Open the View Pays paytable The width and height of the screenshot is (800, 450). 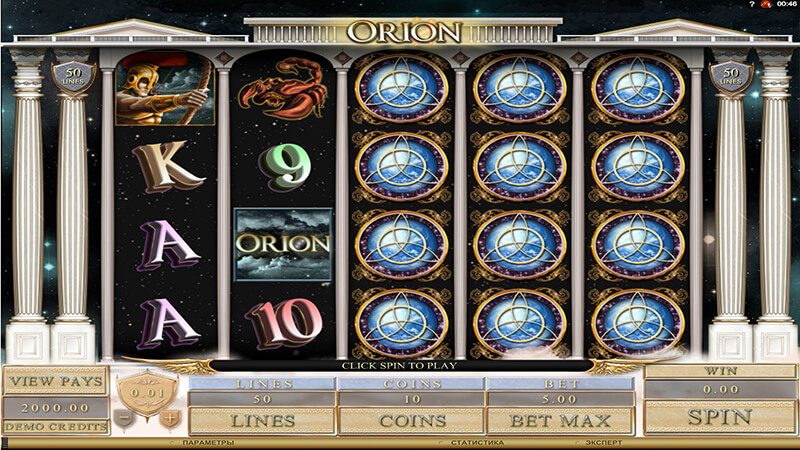point(54,381)
